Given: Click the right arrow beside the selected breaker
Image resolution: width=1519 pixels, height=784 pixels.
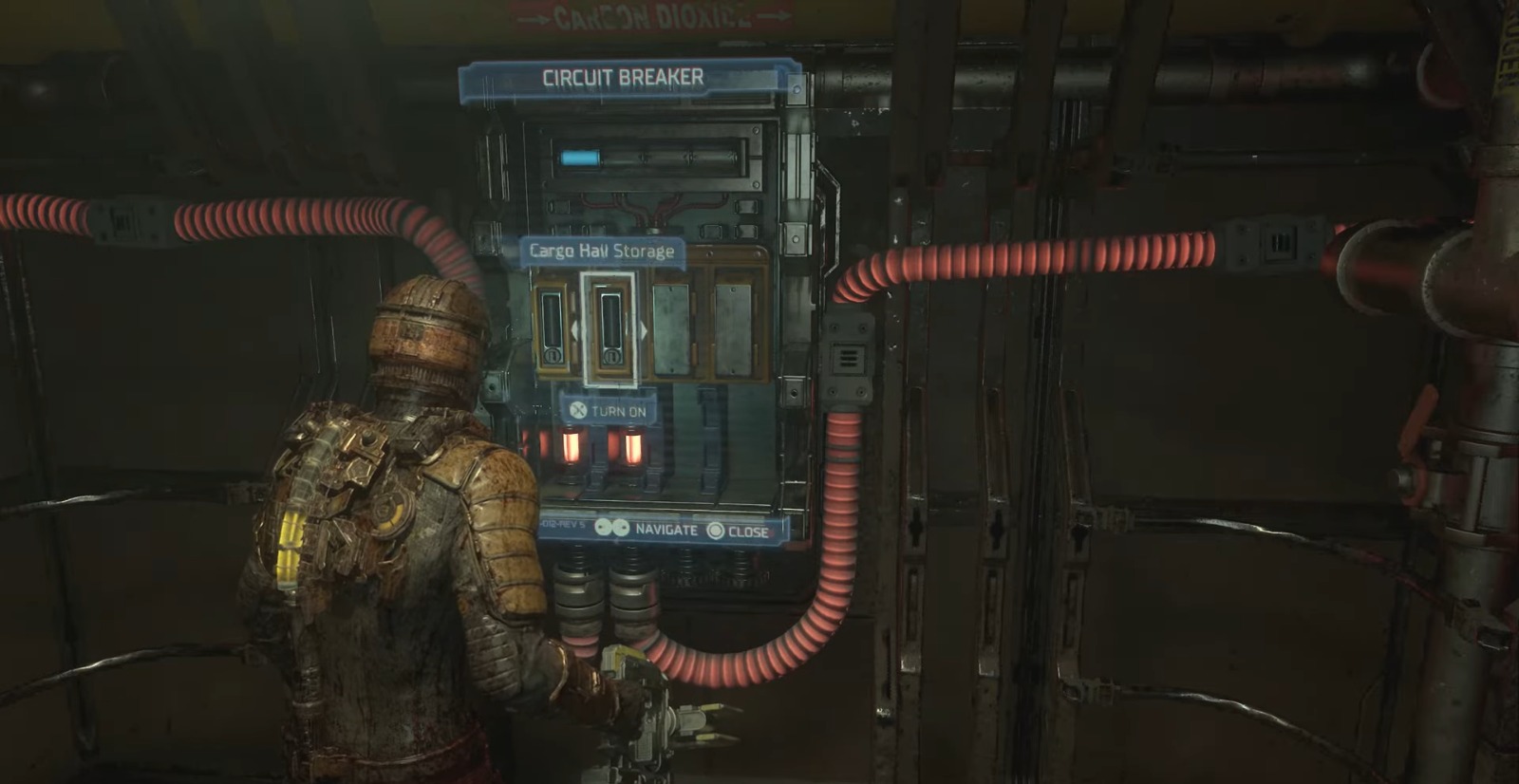Looking at the screenshot, I should point(643,330).
